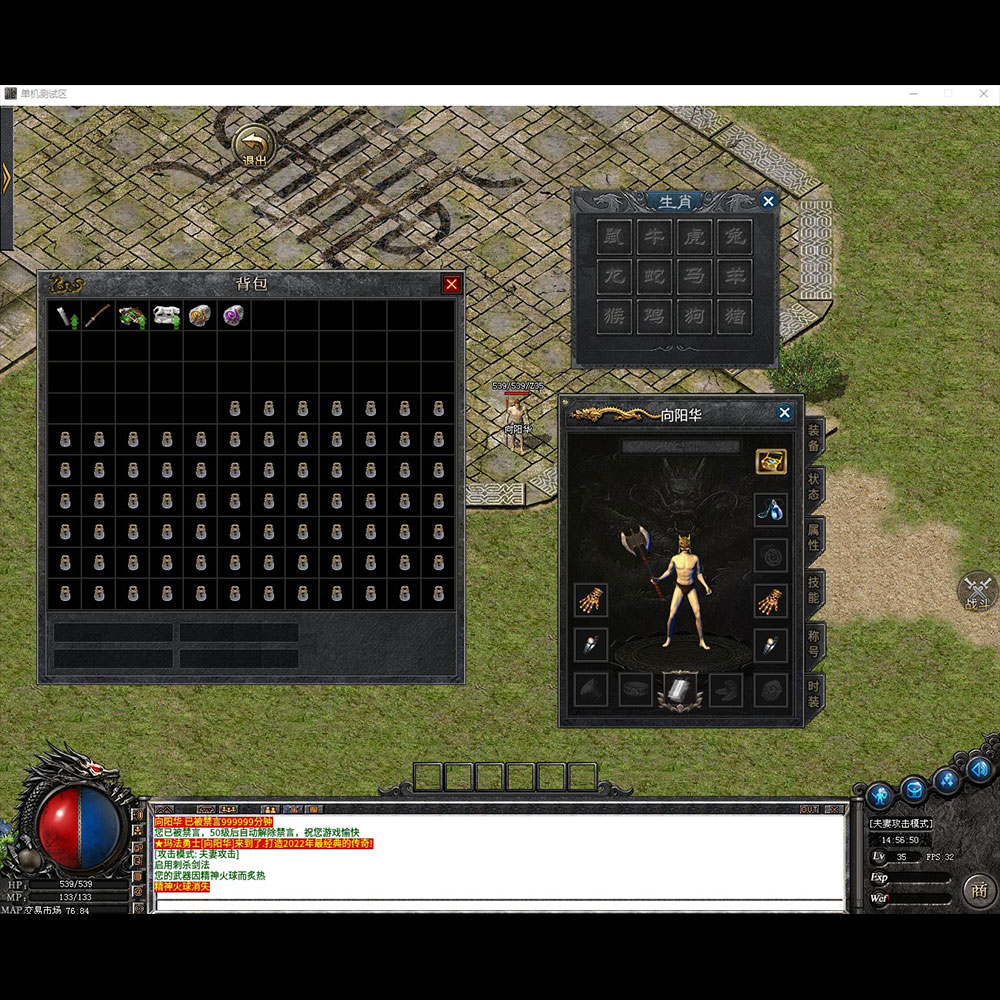The image size is (1000, 1000).
Task: Select the purple swirl stone in backpack
Action: click(235, 317)
